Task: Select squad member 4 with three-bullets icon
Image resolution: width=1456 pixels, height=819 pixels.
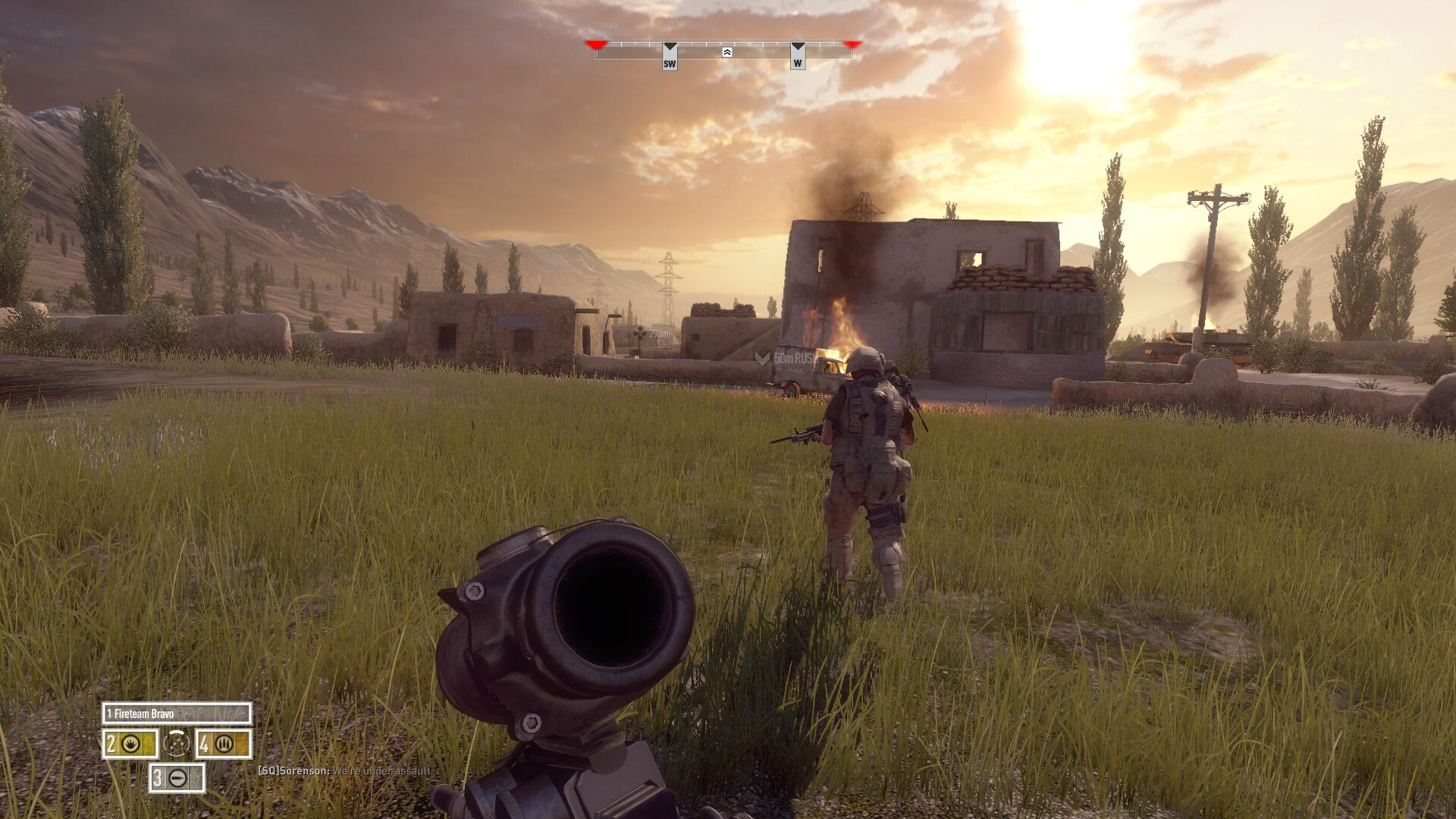Action: [223, 745]
